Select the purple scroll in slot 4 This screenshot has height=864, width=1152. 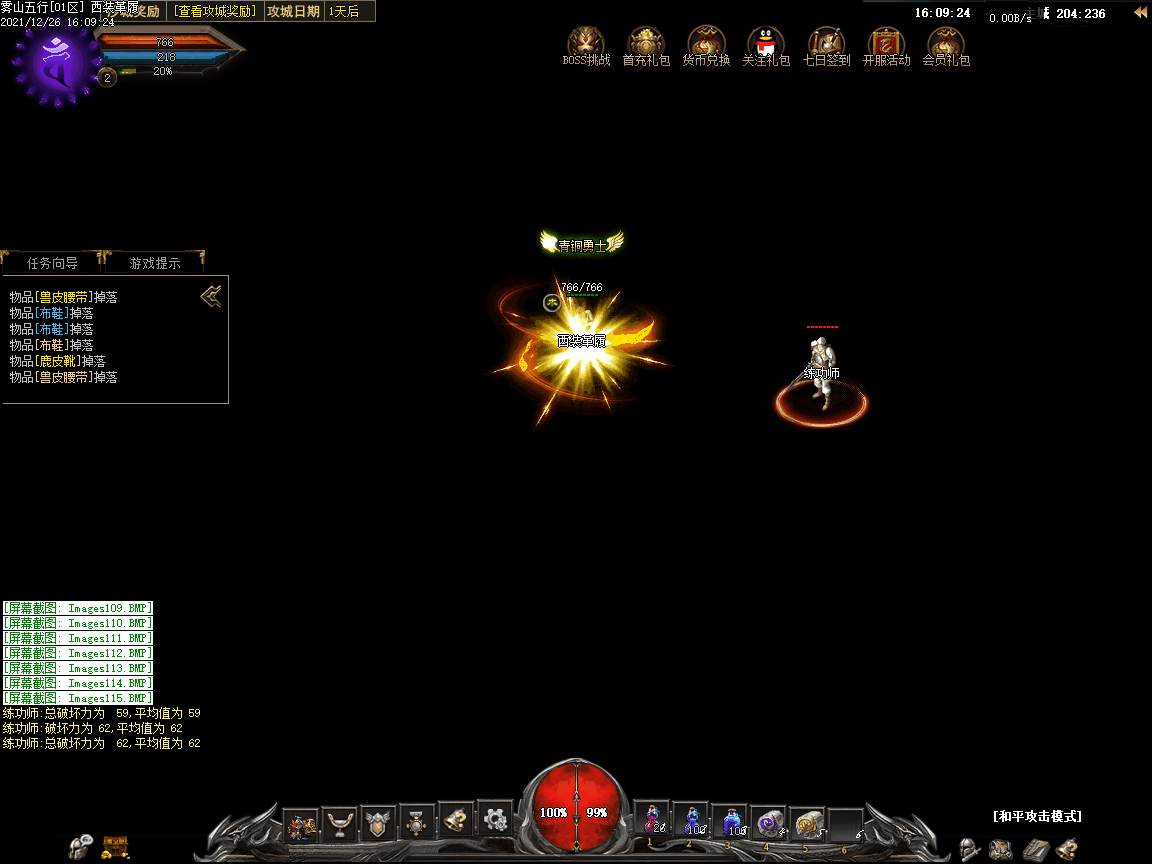click(768, 822)
